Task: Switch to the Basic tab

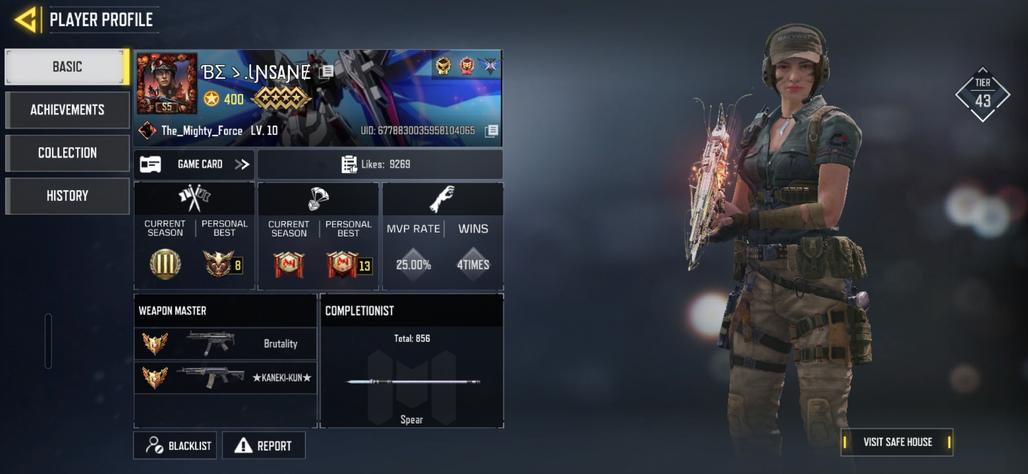Action: (67, 67)
